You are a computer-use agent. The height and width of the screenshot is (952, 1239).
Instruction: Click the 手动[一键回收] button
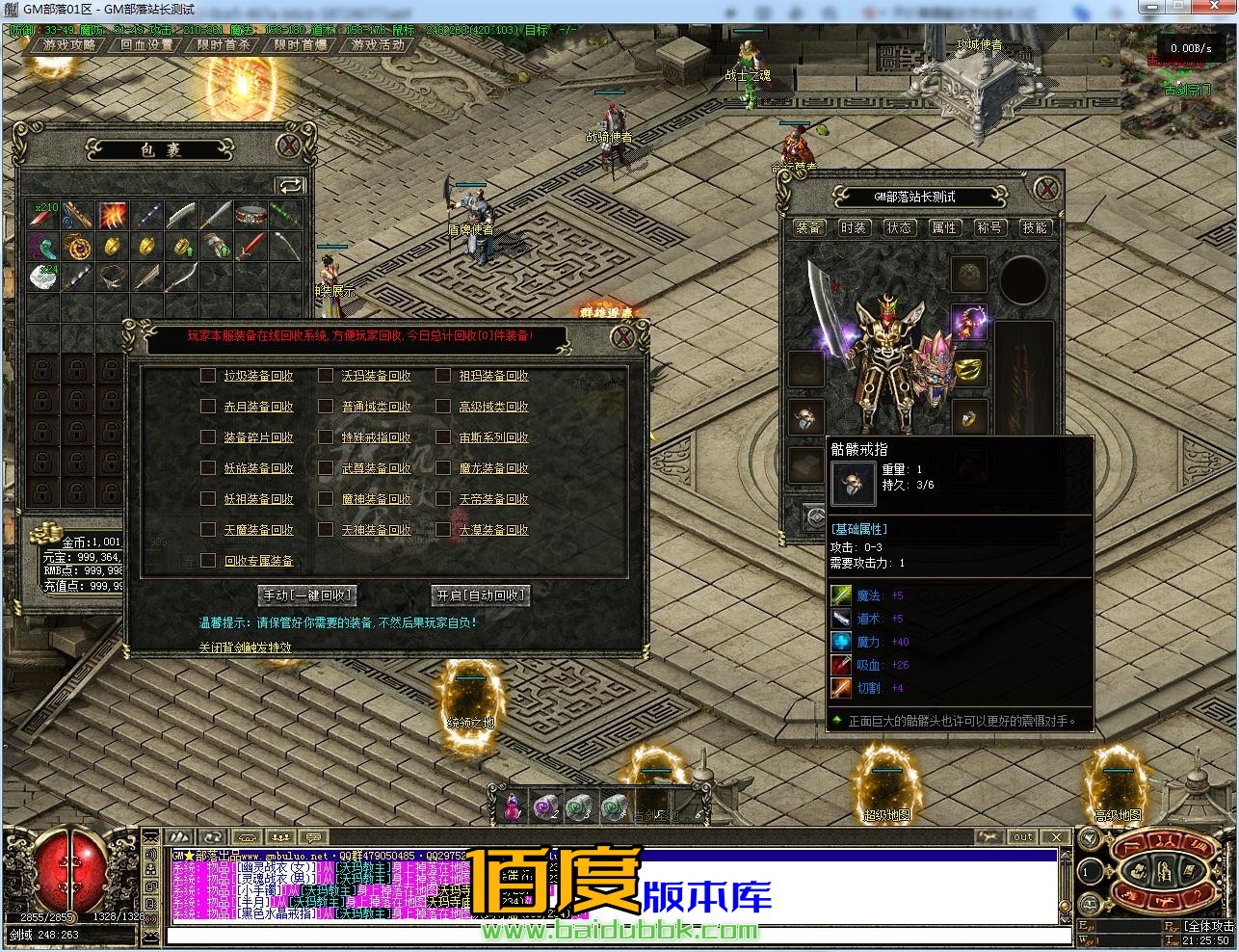(308, 595)
